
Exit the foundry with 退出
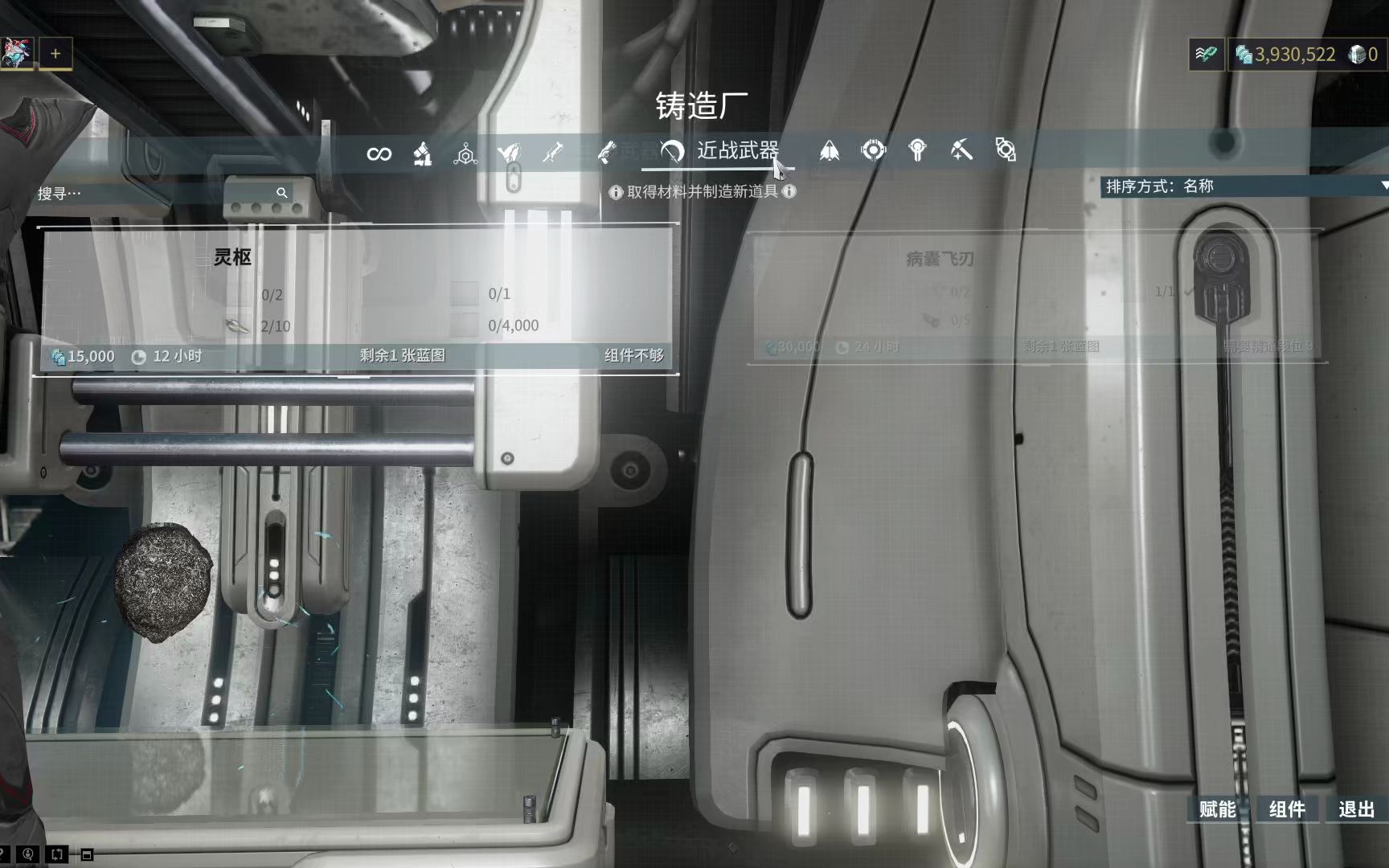[1357, 809]
